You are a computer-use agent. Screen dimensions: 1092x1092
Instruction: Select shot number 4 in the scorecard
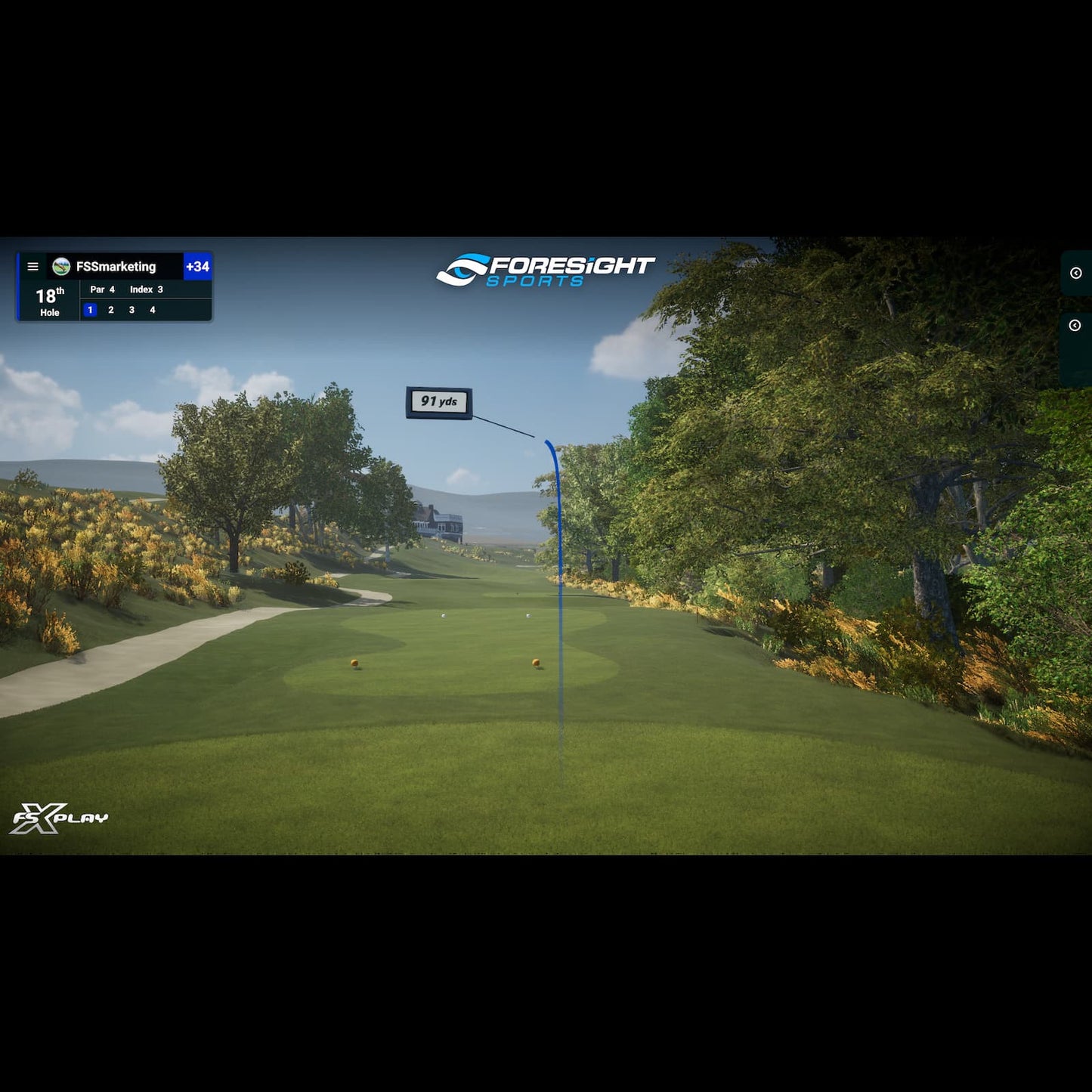point(152,309)
